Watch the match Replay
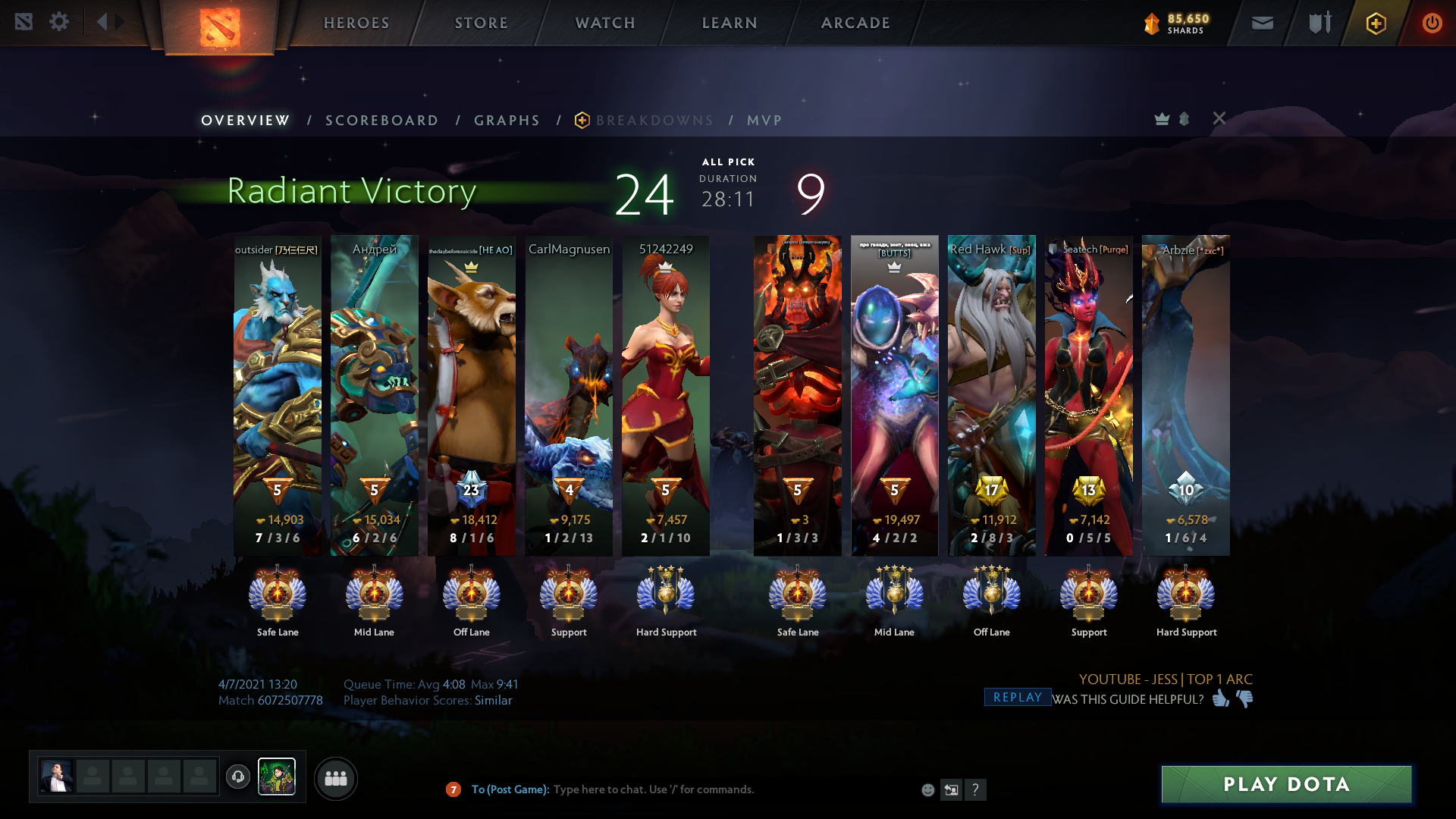Viewport: 1456px width, 819px height. tap(1017, 698)
